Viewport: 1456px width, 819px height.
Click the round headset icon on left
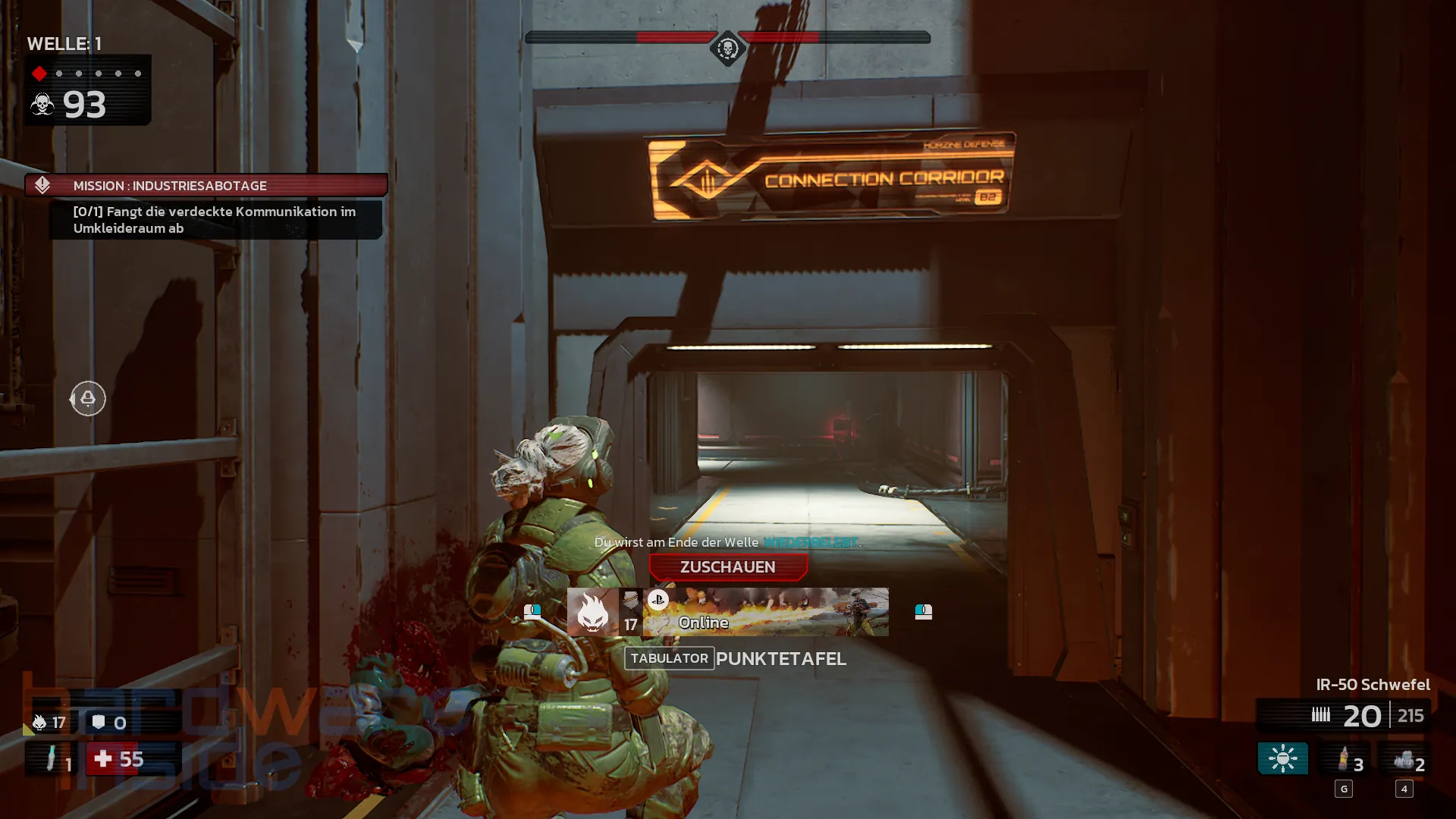(x=88, y=398)
